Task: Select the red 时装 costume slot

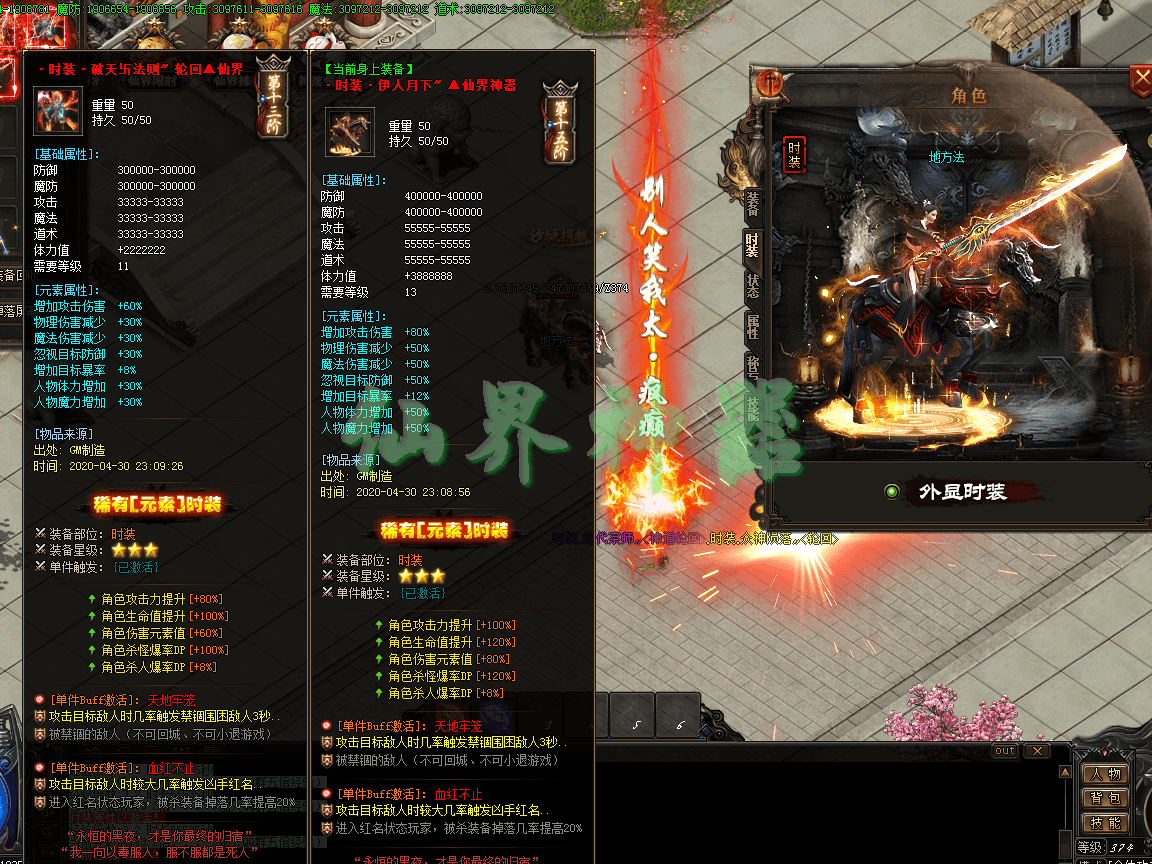Action: (x=794, y=155)
